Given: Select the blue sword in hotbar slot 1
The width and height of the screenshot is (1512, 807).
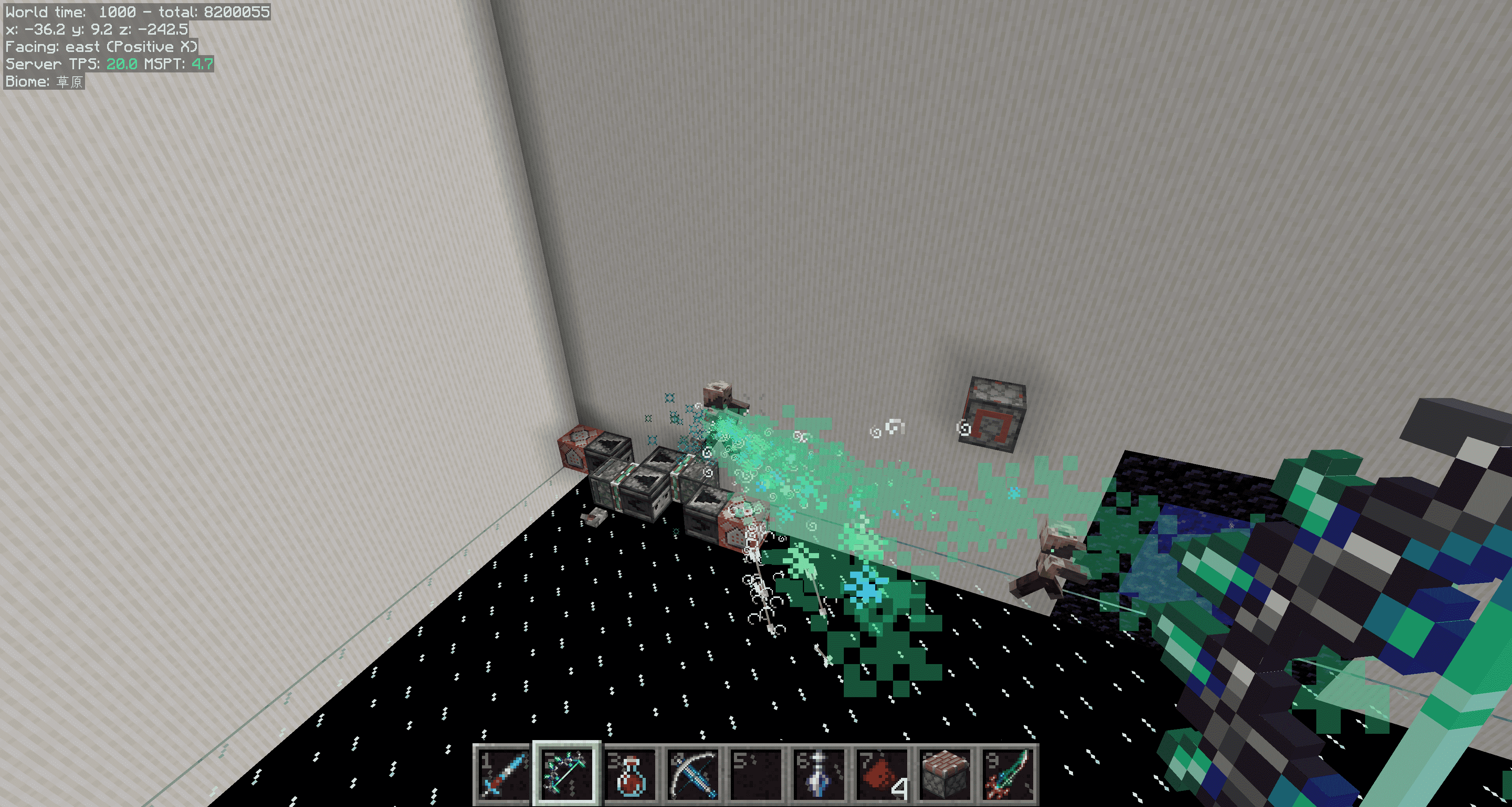Looking at the screenshot, I should point(502,775).
